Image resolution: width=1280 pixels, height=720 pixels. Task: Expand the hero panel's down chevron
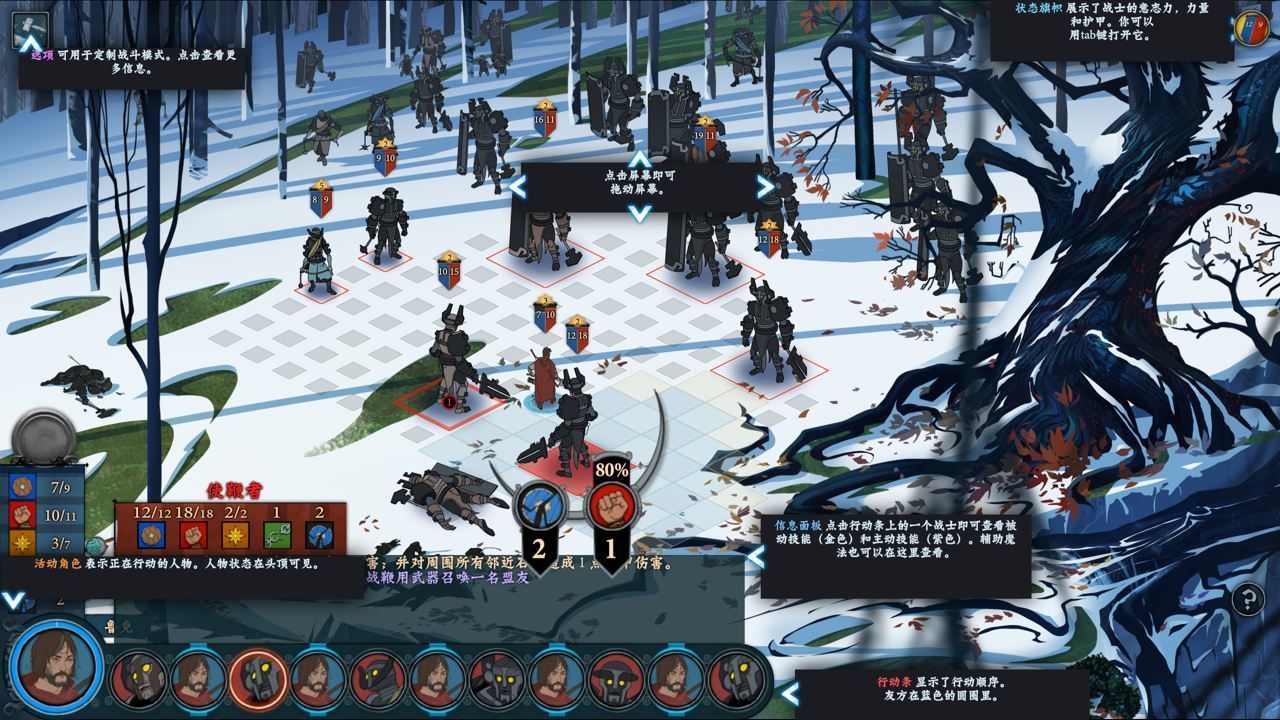pyautogui.click(x=13, y=601)
